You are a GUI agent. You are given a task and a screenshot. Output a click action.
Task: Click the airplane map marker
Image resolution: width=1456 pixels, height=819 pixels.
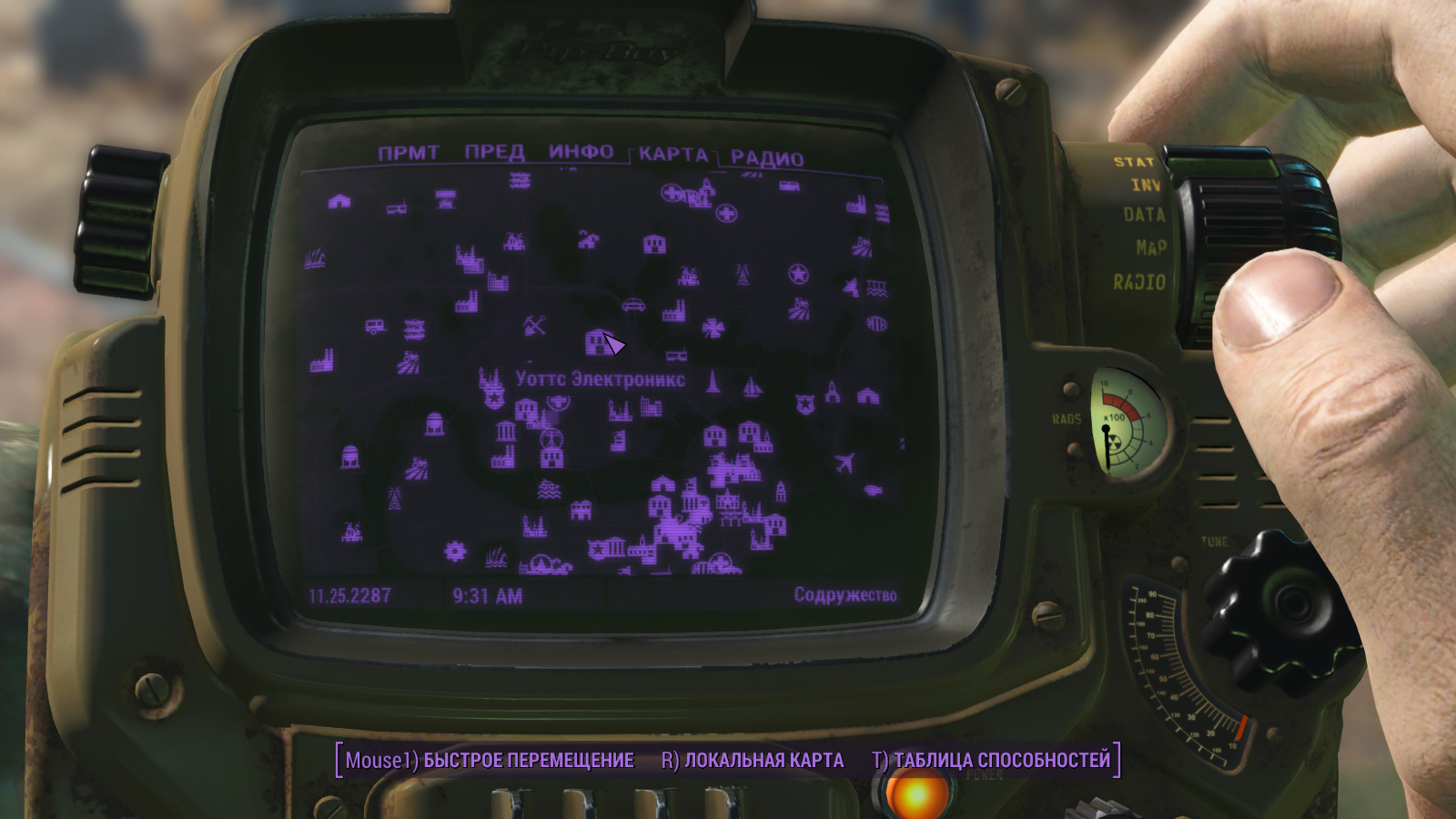(x=845, y=463)
